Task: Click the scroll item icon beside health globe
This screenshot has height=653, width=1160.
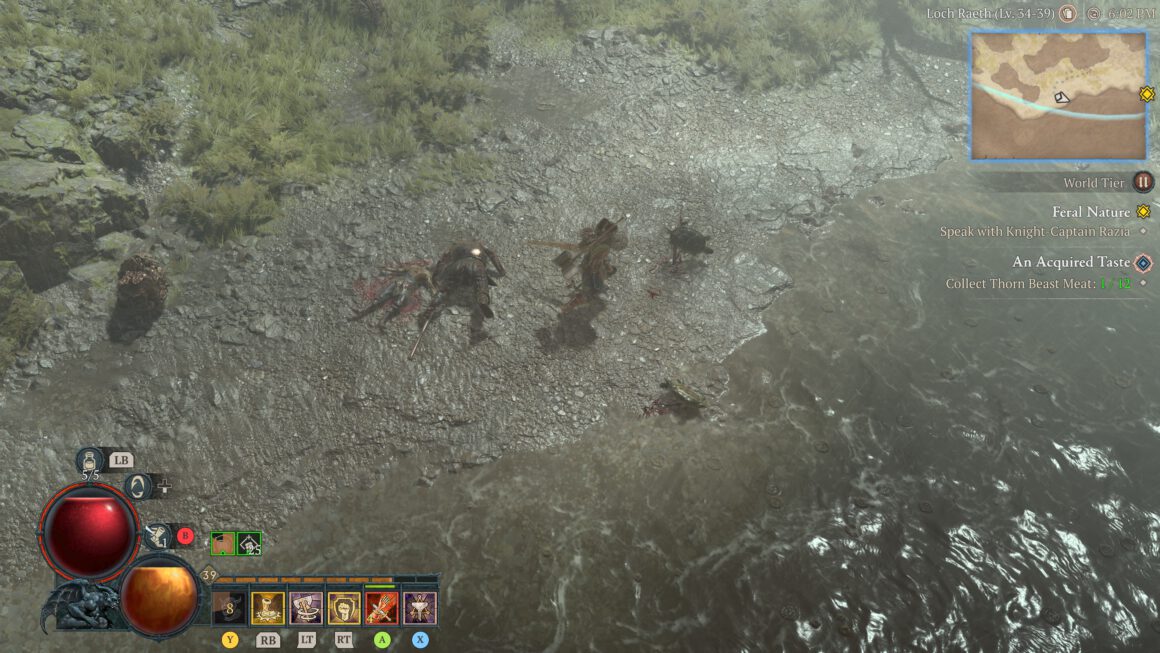Action: [155, 537]
